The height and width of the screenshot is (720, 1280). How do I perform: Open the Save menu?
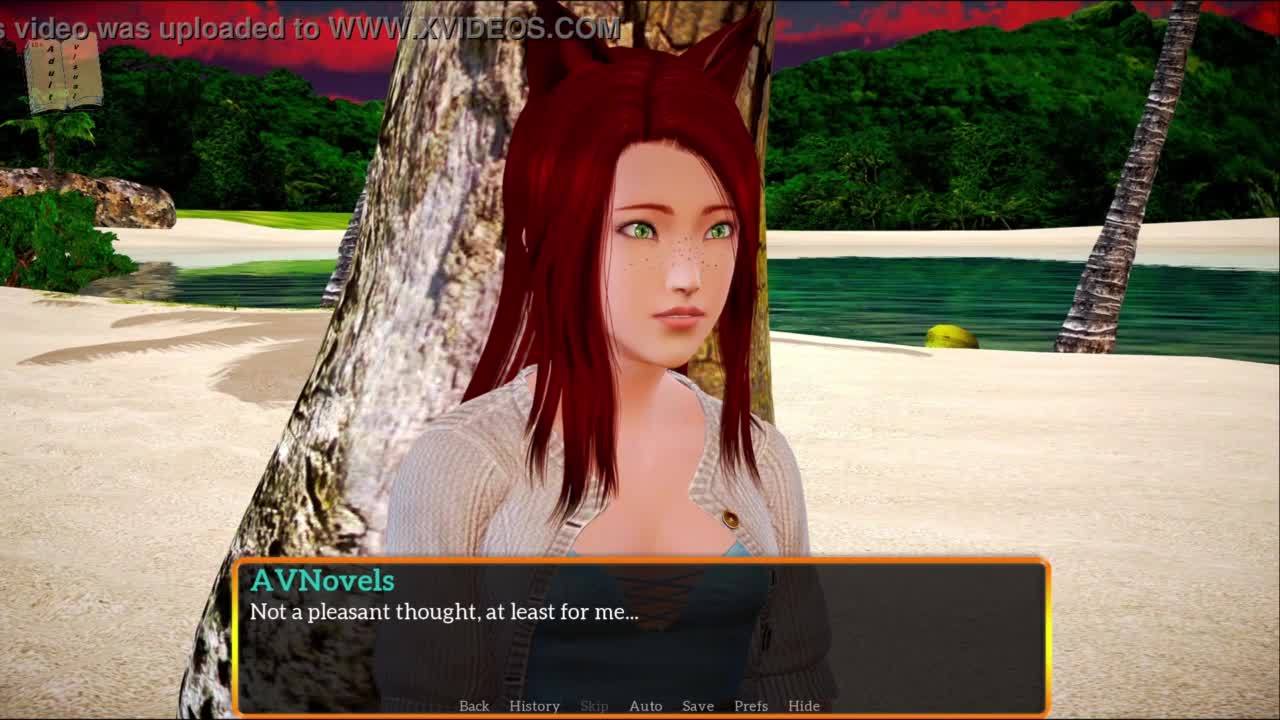[698, 706]
